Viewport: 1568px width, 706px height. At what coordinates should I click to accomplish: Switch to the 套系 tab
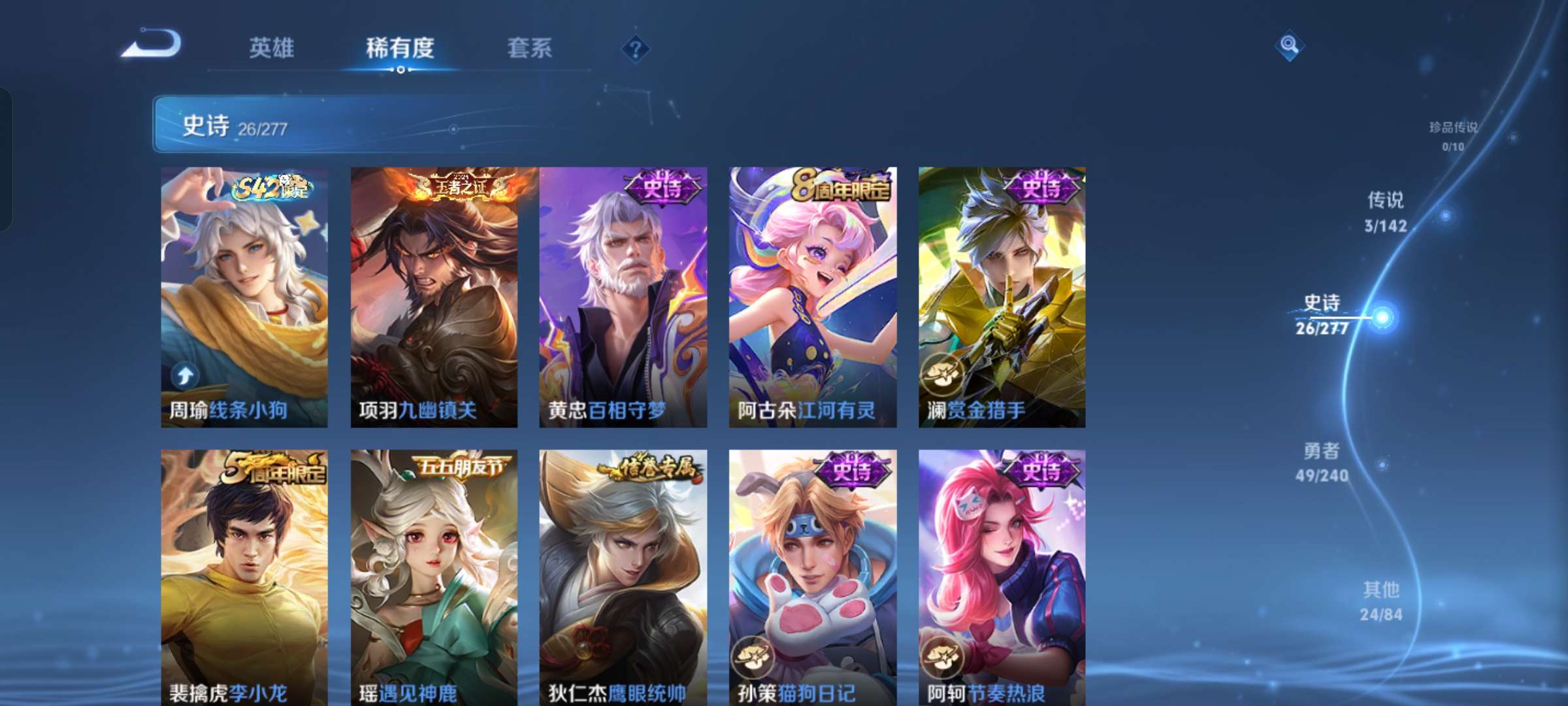click(x=529, y=47)
